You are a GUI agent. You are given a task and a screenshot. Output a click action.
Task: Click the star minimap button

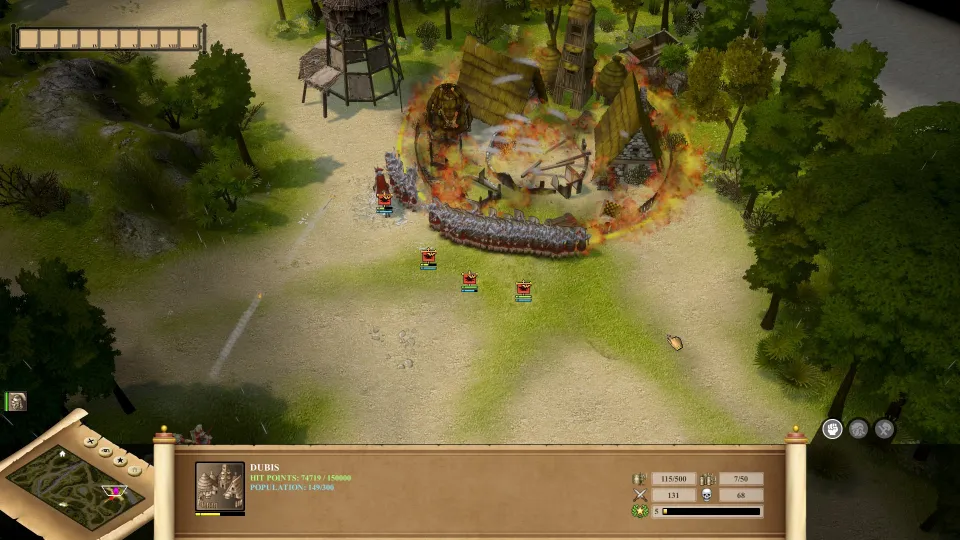coord(120,461)
